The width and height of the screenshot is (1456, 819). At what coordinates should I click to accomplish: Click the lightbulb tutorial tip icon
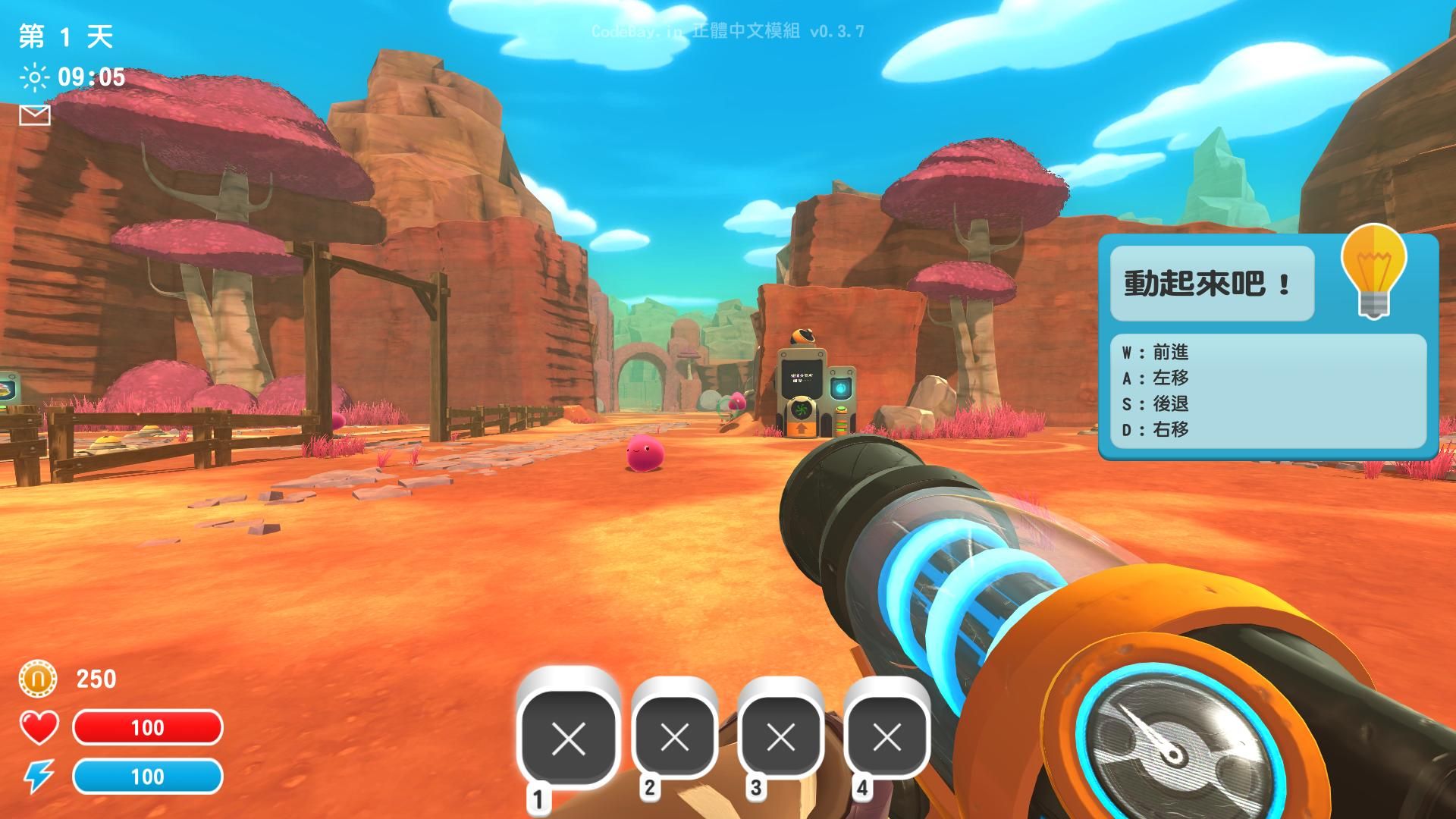point(1373,271)
